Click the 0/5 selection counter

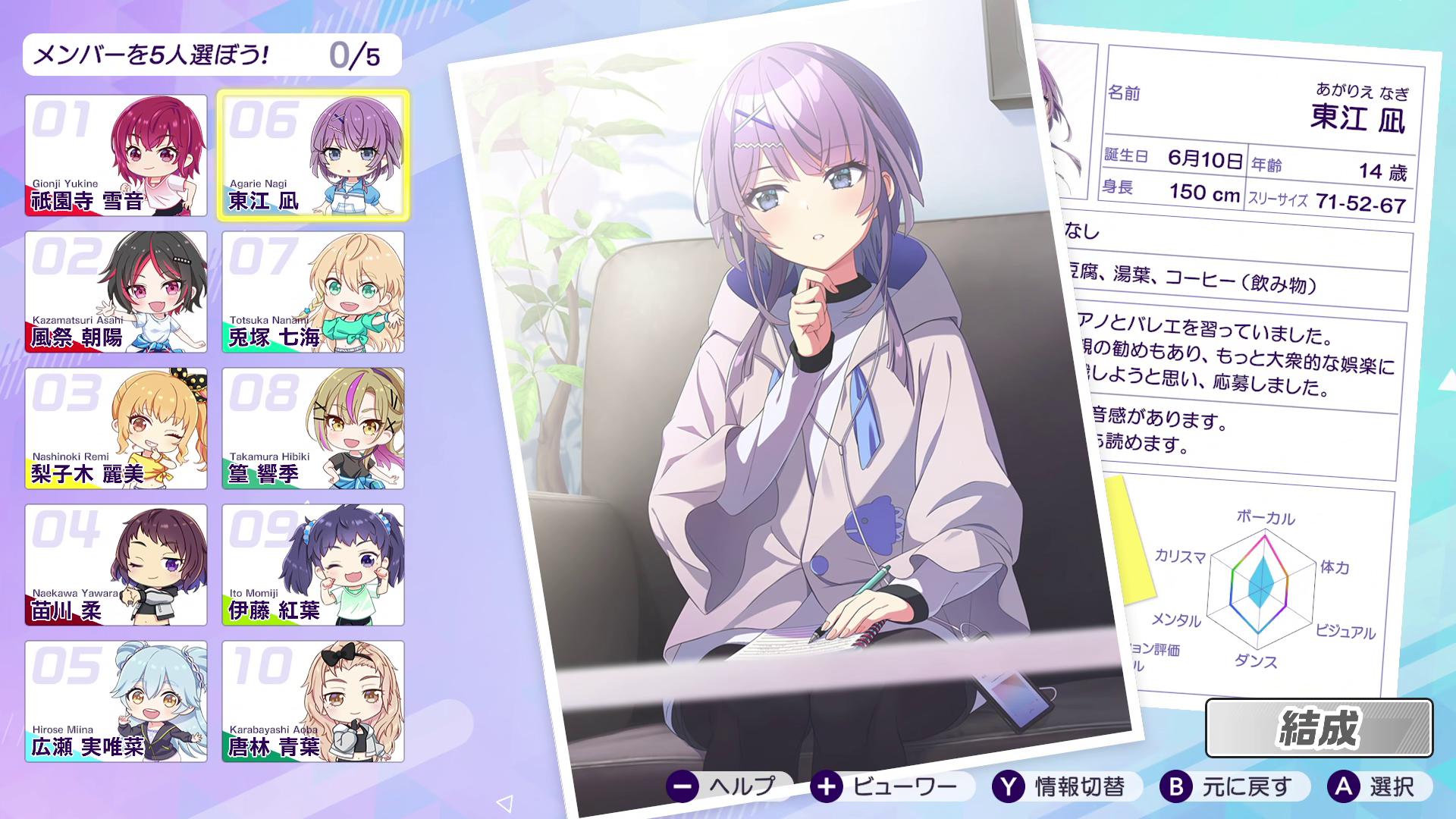(x=356, y=55)
